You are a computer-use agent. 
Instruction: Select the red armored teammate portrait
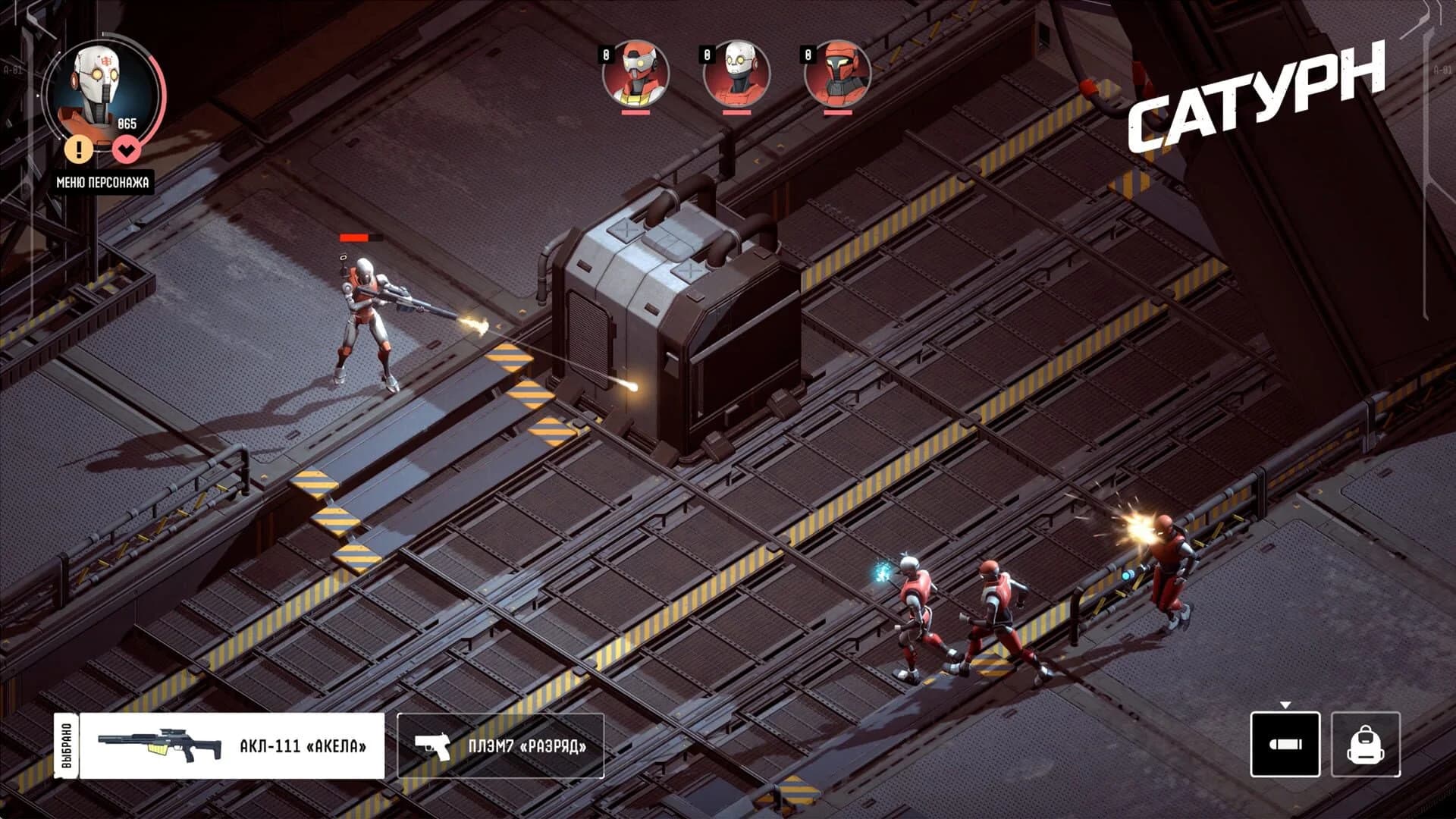pos(838,72)
